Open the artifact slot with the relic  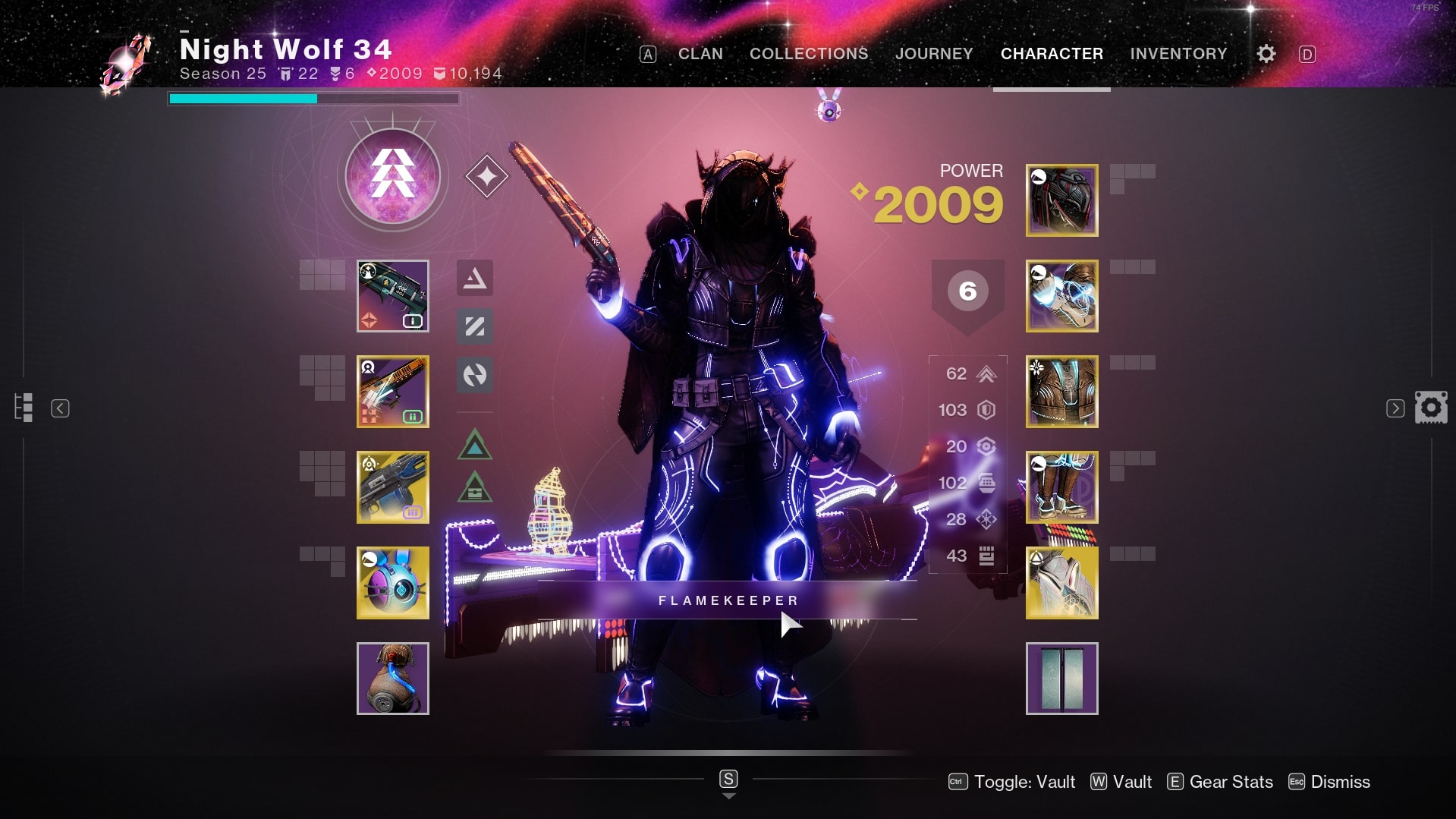pos(392,679)
